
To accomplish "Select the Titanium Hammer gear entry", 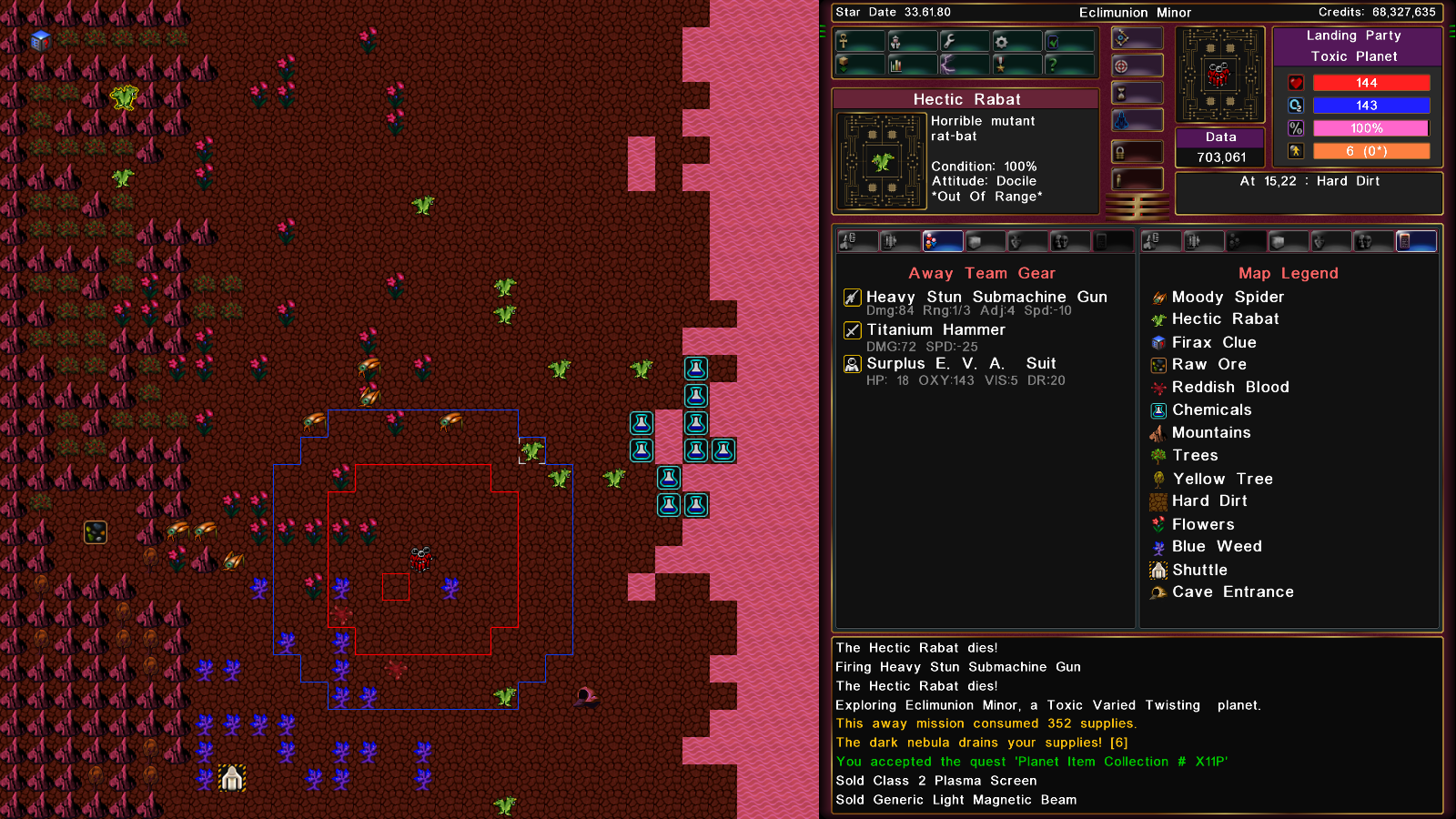I will click(935, 330).
